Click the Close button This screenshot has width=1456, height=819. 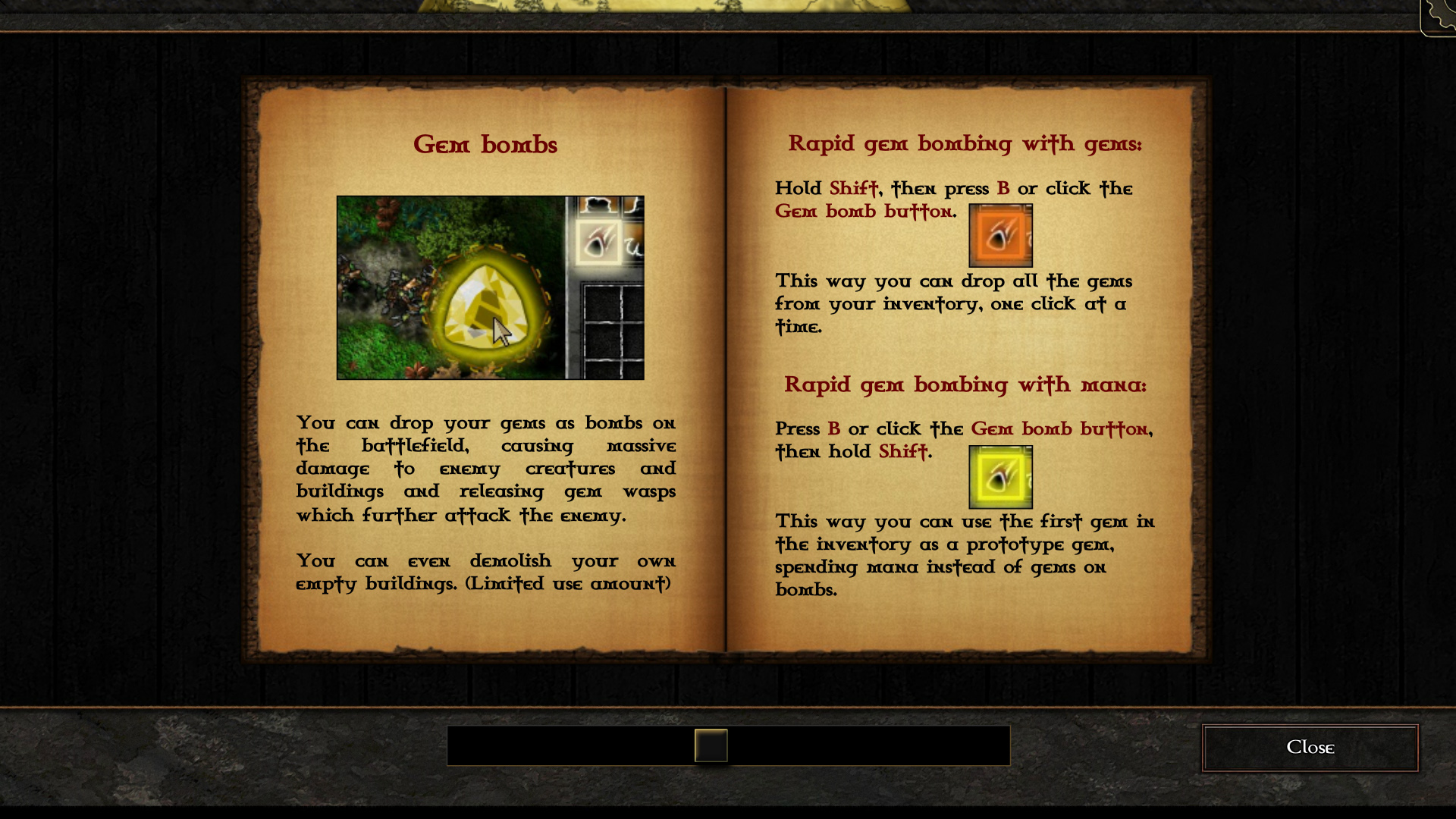[1310, 748]
